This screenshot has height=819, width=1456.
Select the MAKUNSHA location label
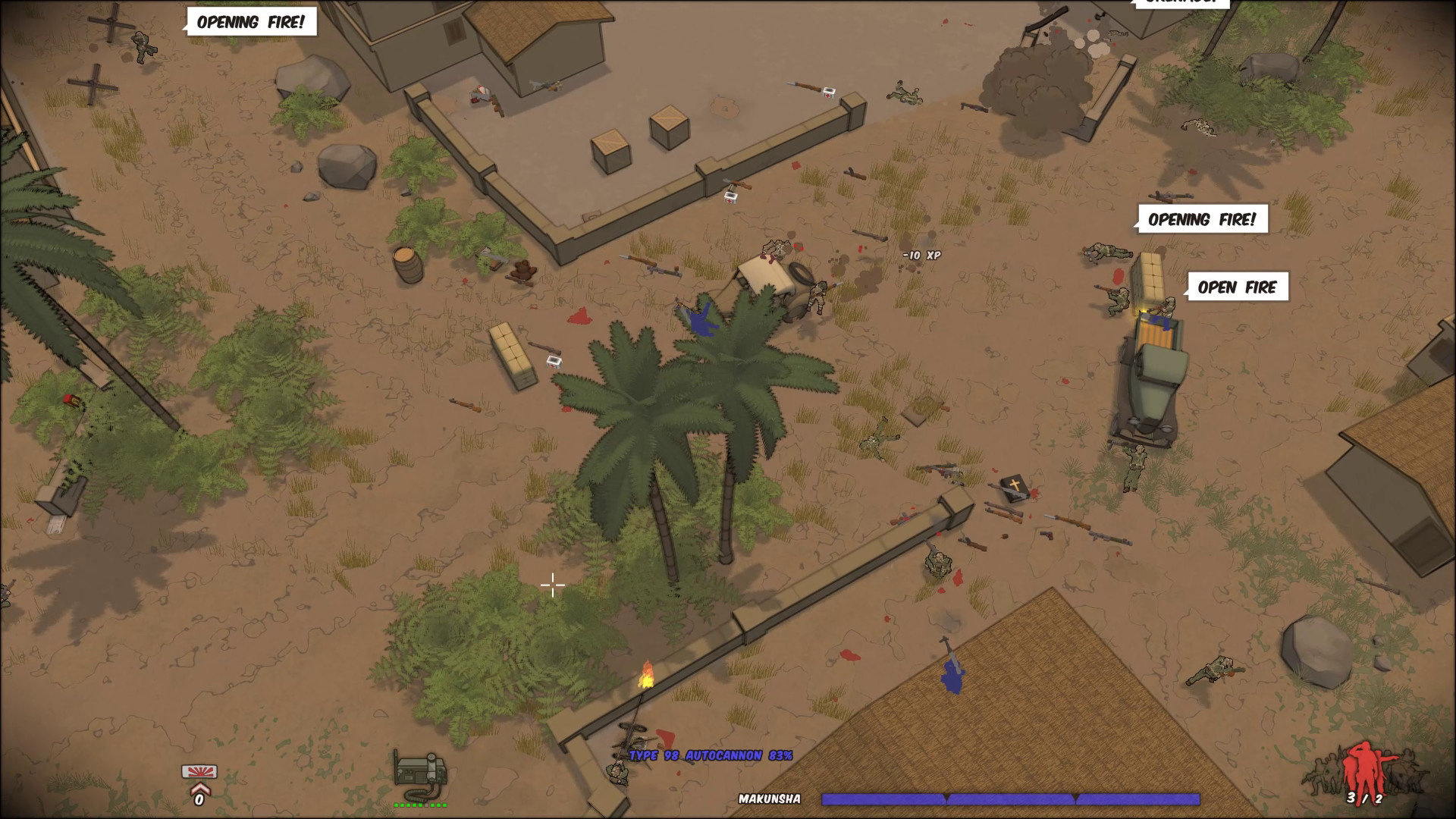point(770,798)
